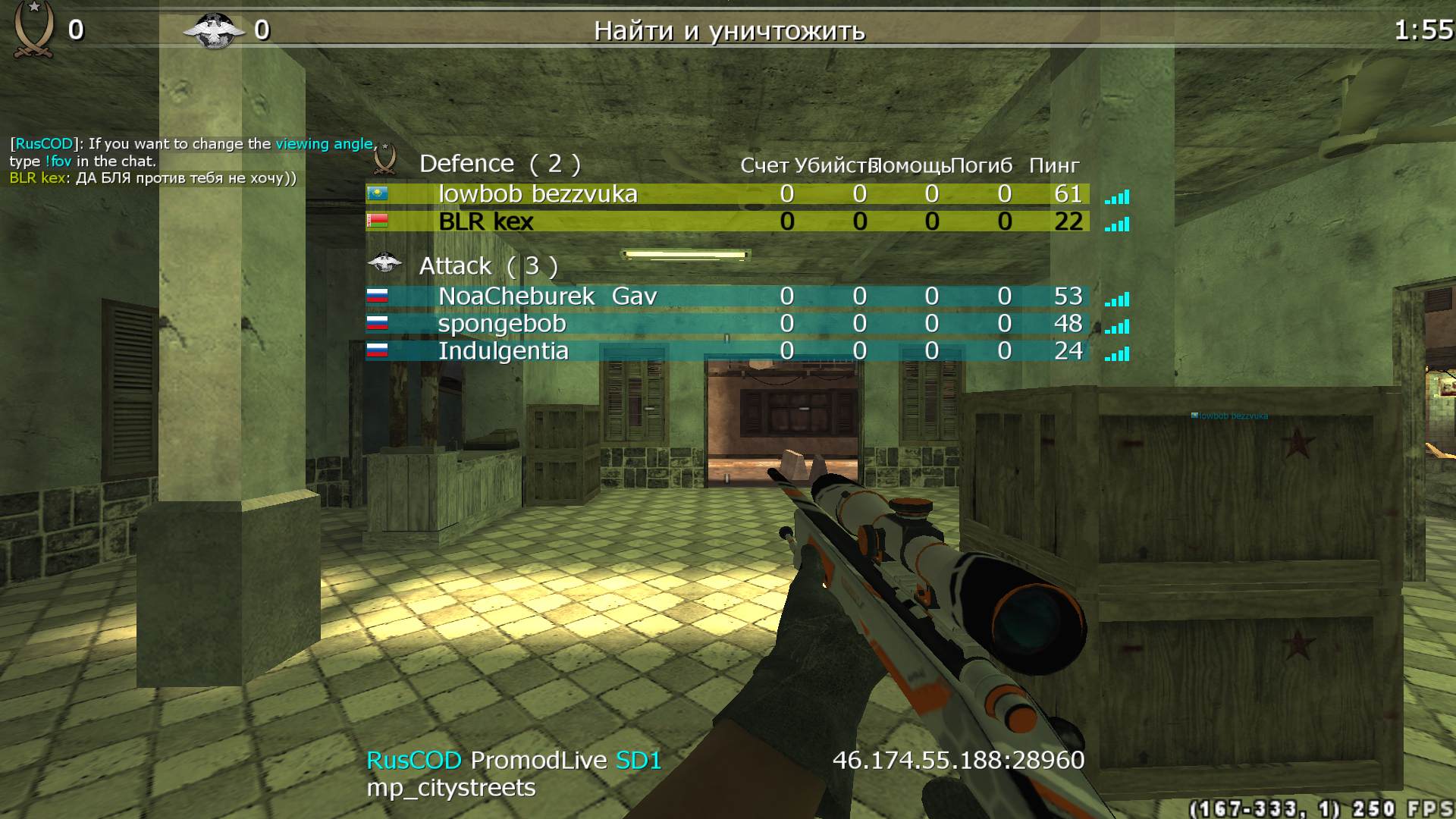The image size is (1456, 819).
Task: Click the viewing angle chat text
Action: coord(323,143)
